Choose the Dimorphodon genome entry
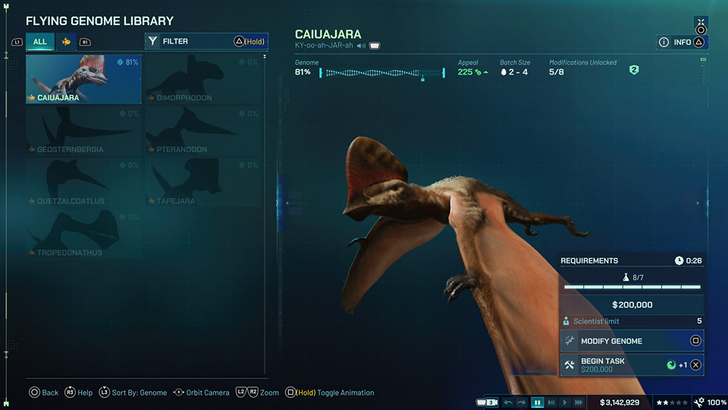 pyautogui.click(x=202, y=79)
